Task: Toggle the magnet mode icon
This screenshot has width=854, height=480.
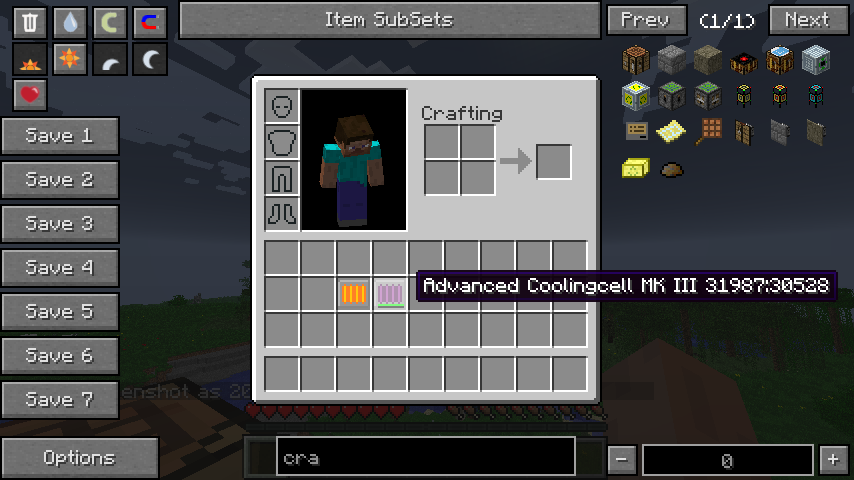Action: tap(150, 22)
